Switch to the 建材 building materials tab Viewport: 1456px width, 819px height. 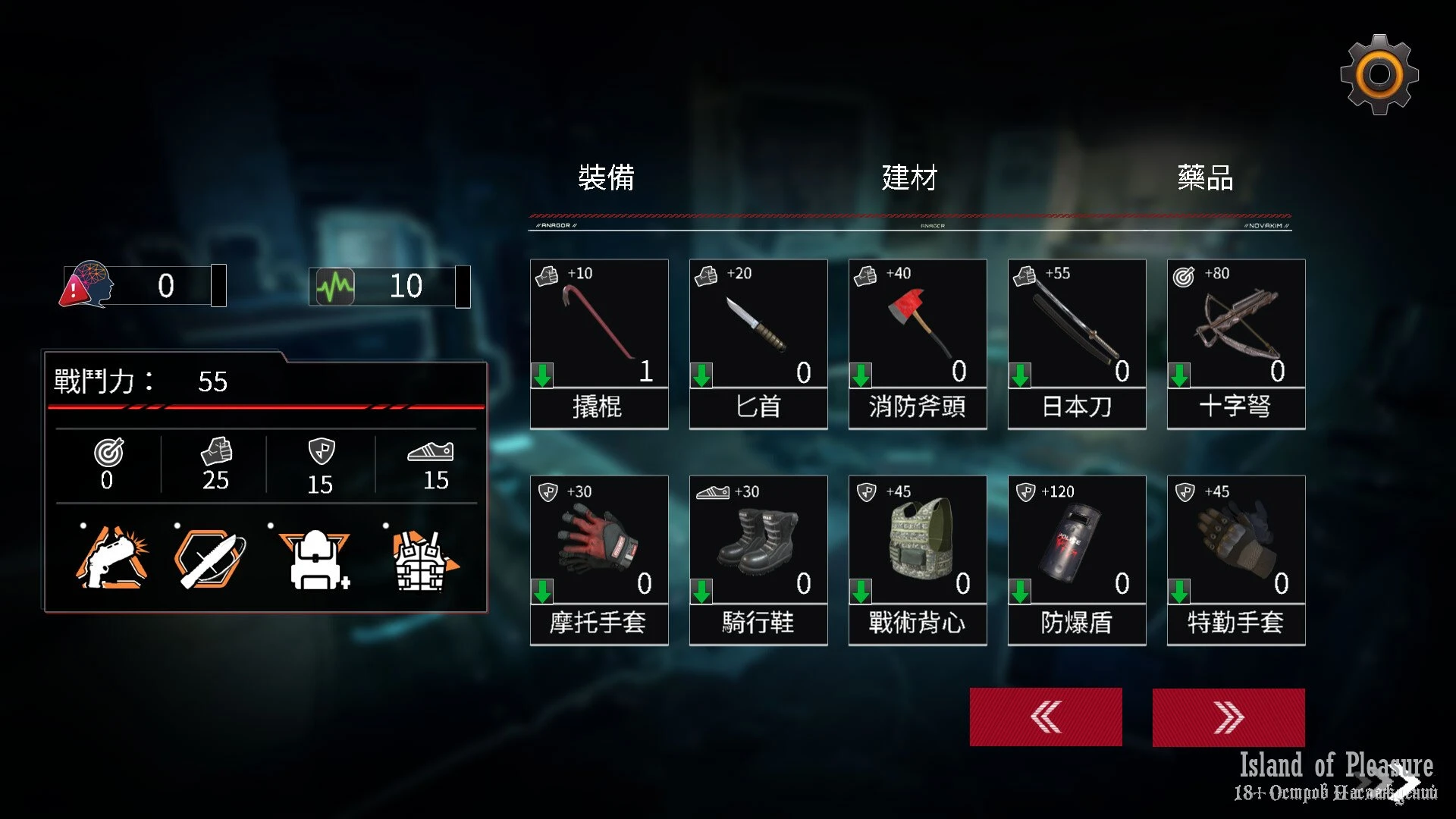point(909,177)
